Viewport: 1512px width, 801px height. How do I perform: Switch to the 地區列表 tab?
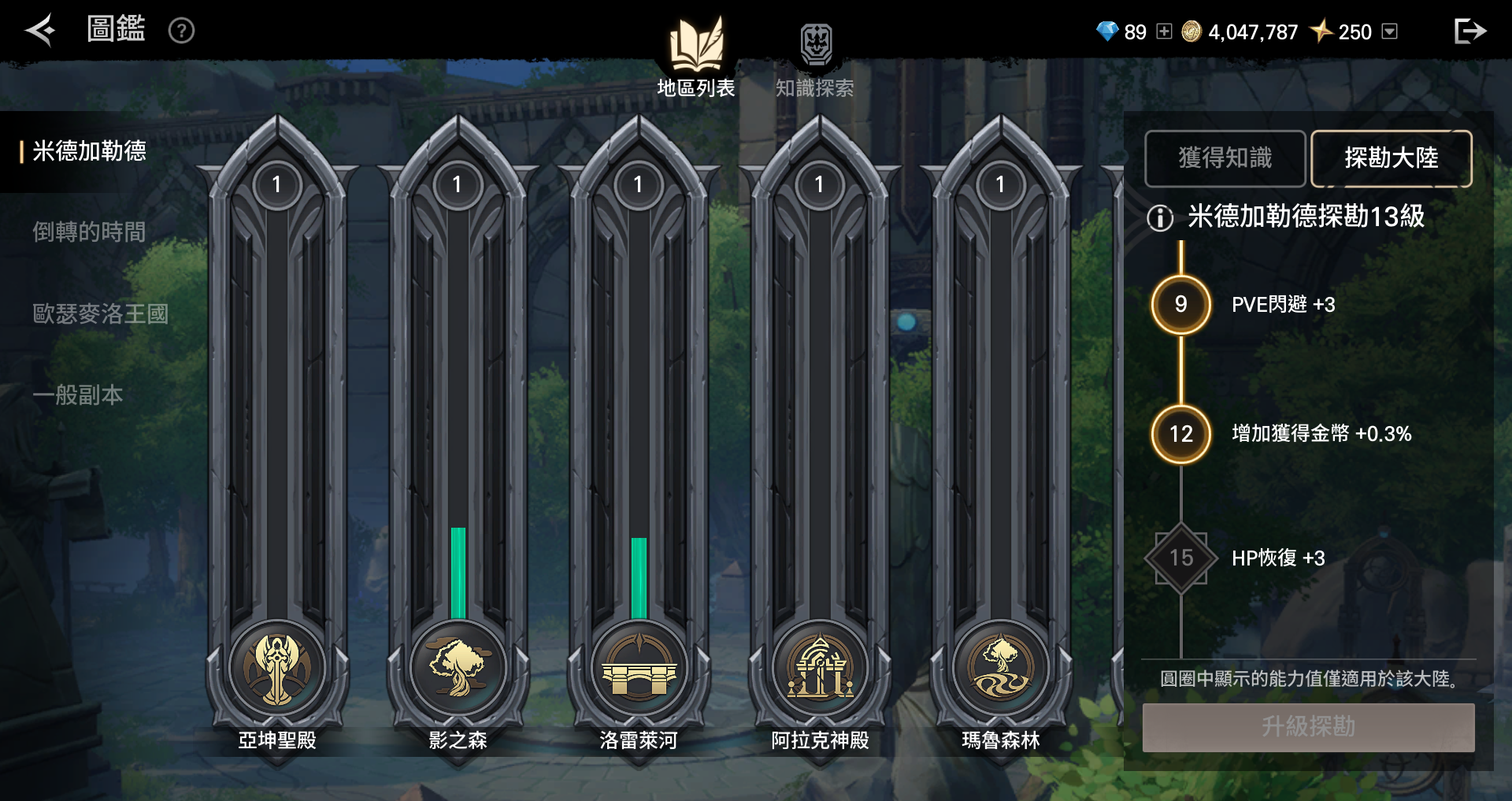pos(696,57)
